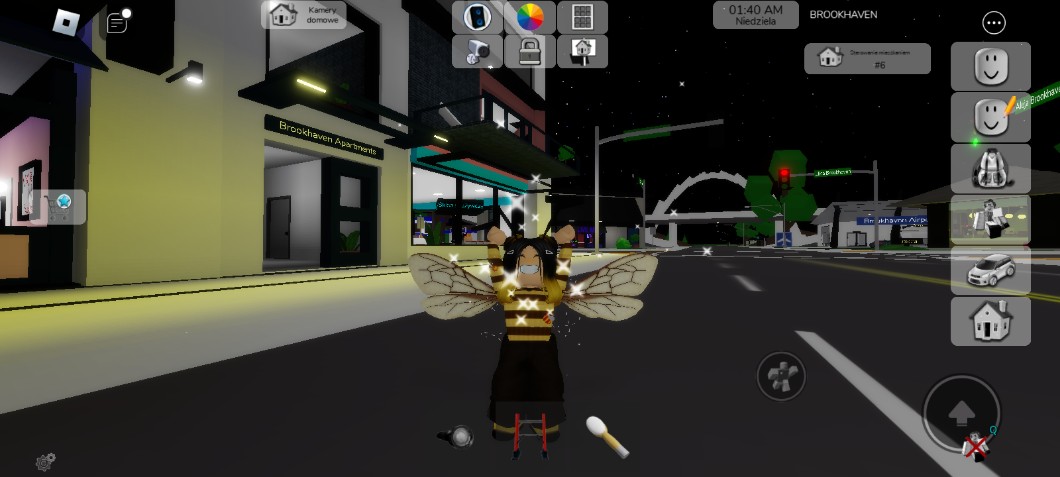Open the houses menu
The height and width of the screenshot is (477, 1060).
(990, 321)
